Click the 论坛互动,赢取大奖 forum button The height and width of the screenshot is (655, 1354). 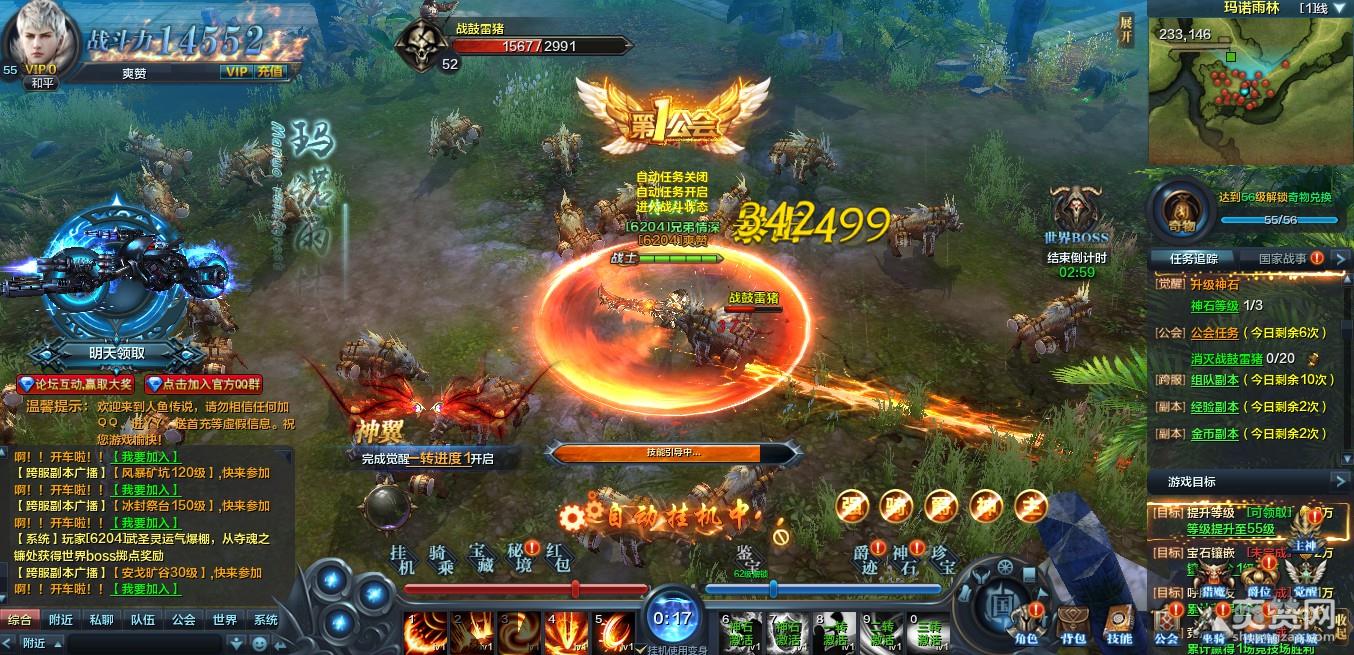(x=78, y=384)
